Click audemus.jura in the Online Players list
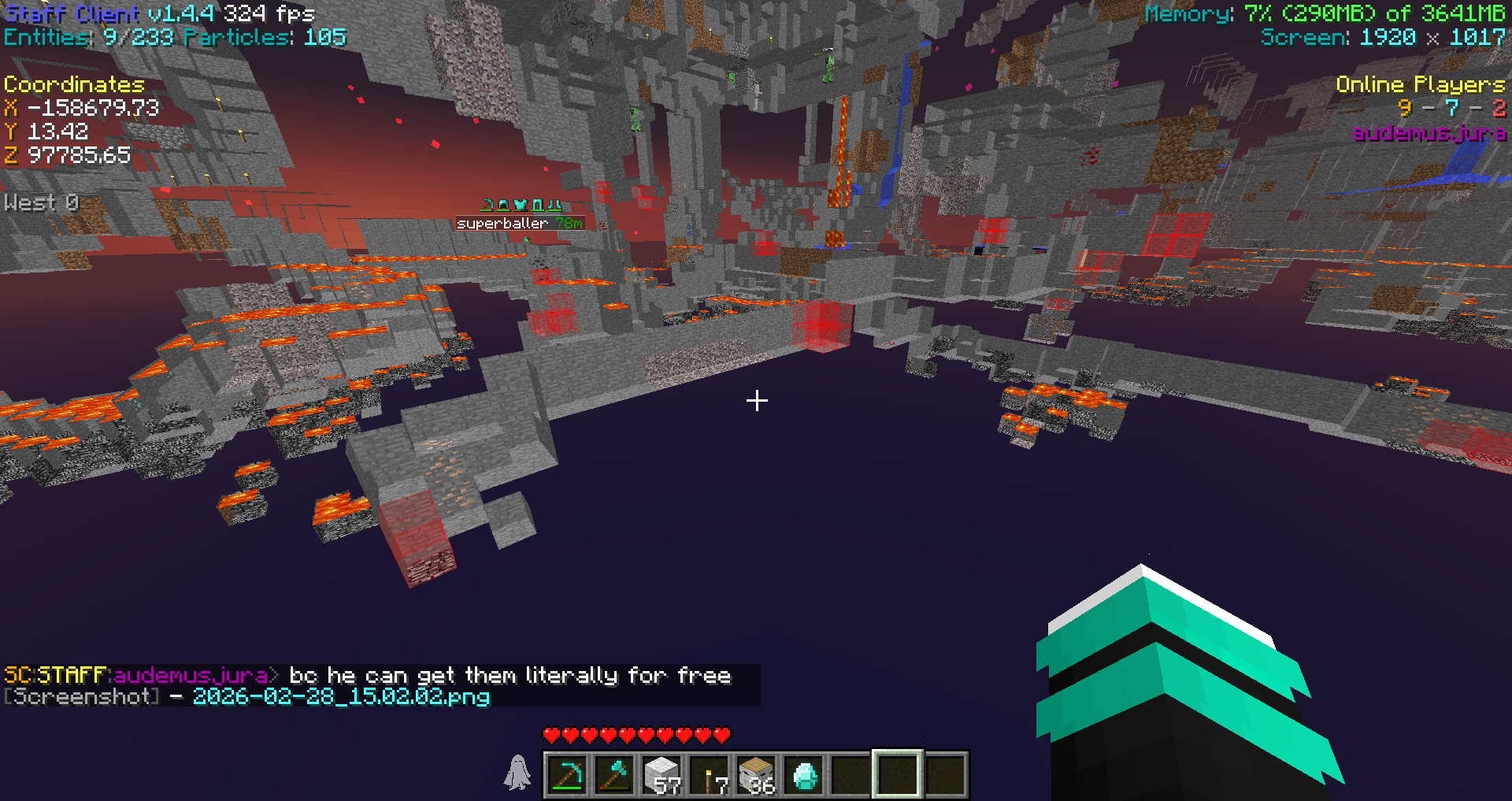The height and width of the screenshot is (801, 1512). (x=1429, y=132)
